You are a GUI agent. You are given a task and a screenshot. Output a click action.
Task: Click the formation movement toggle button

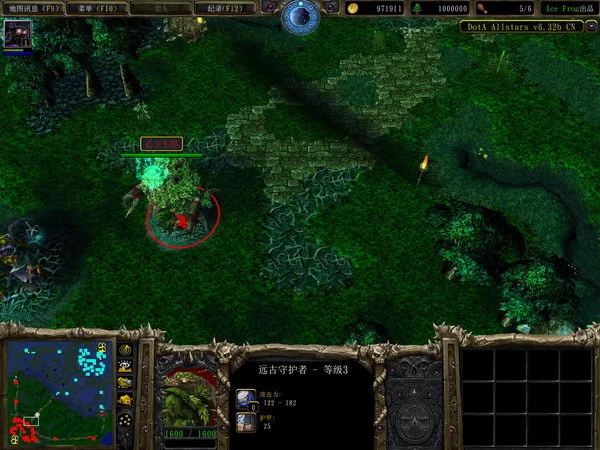126,419
